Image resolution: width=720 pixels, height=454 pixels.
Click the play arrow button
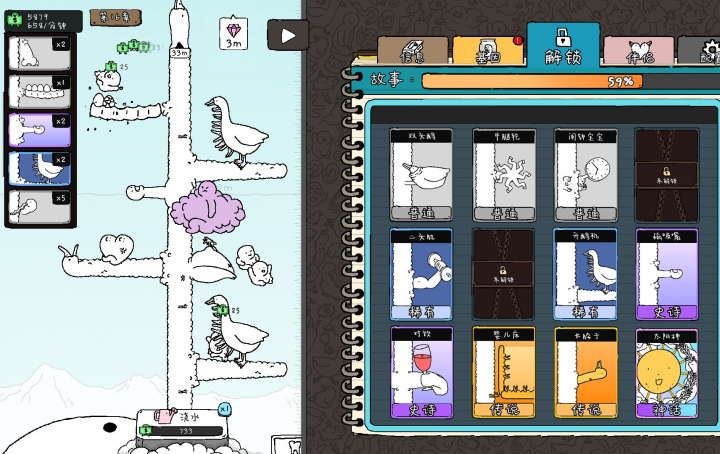tap(288, 35)
